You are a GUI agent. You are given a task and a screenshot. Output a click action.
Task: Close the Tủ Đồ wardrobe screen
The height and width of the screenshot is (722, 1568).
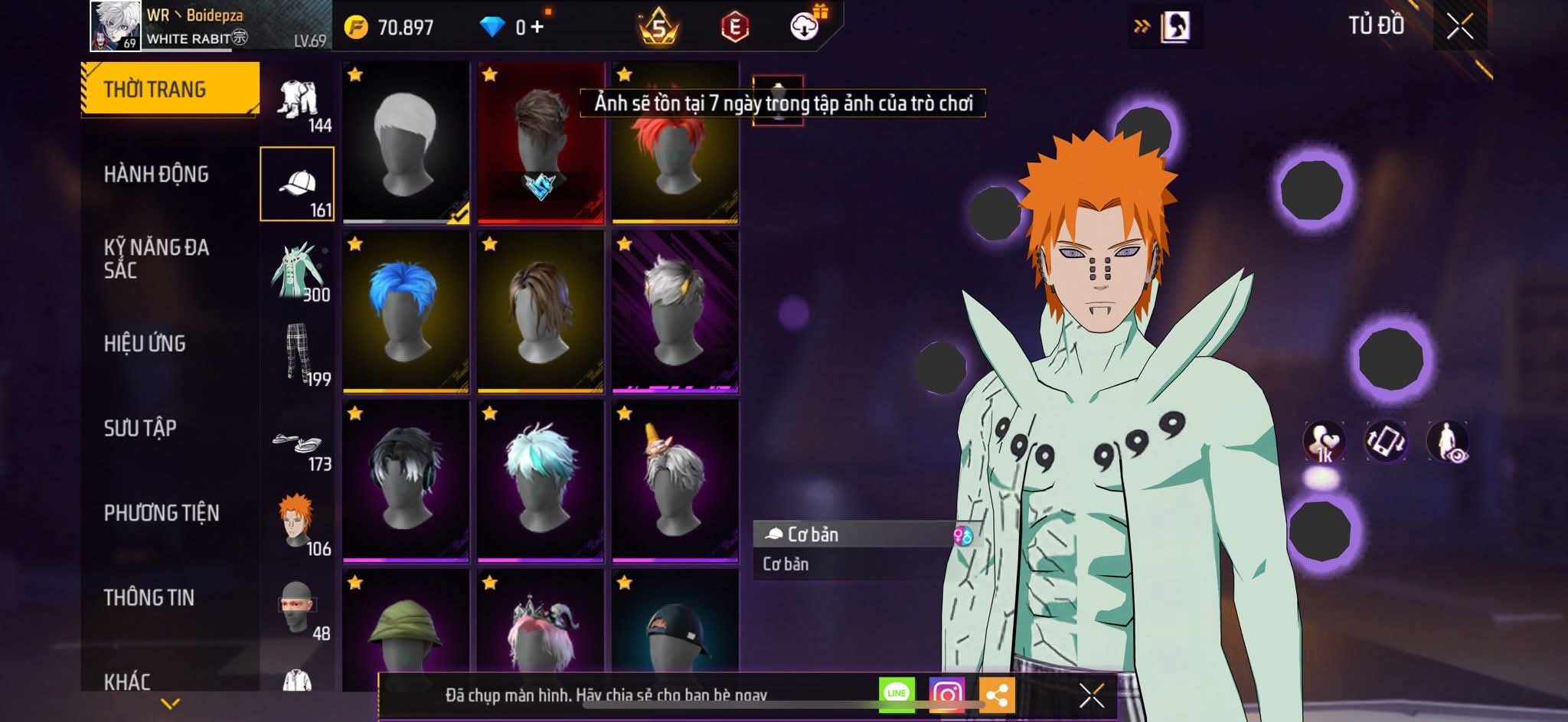click(x=1459, y=27)
